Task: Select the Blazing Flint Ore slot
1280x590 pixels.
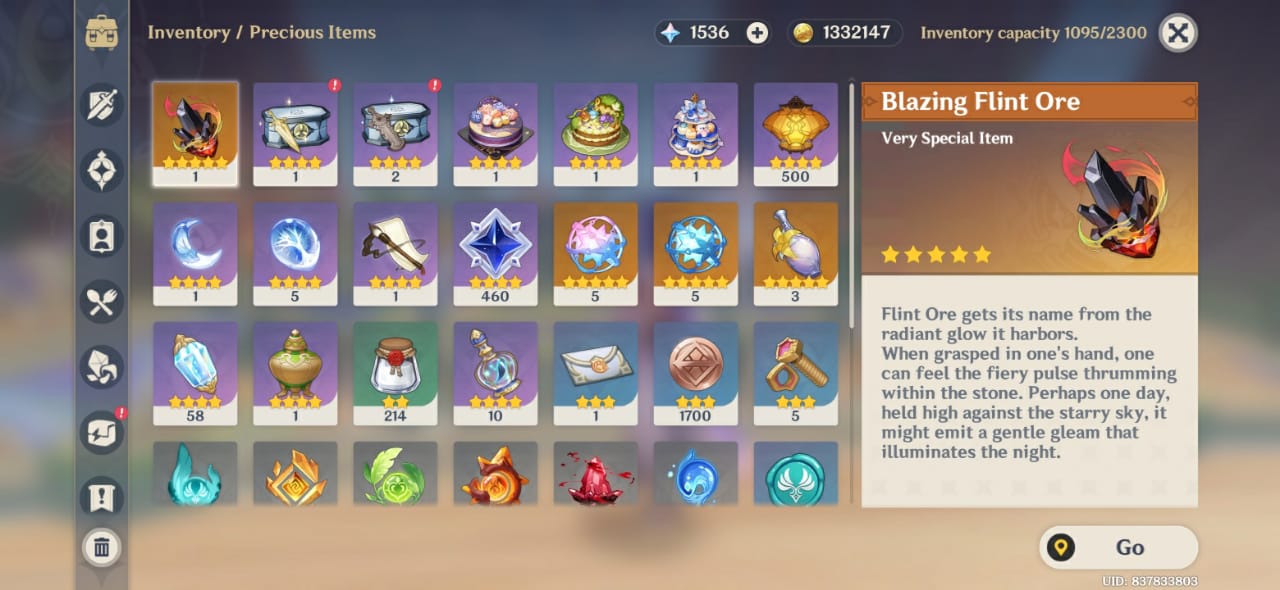Action: (195, 133)
